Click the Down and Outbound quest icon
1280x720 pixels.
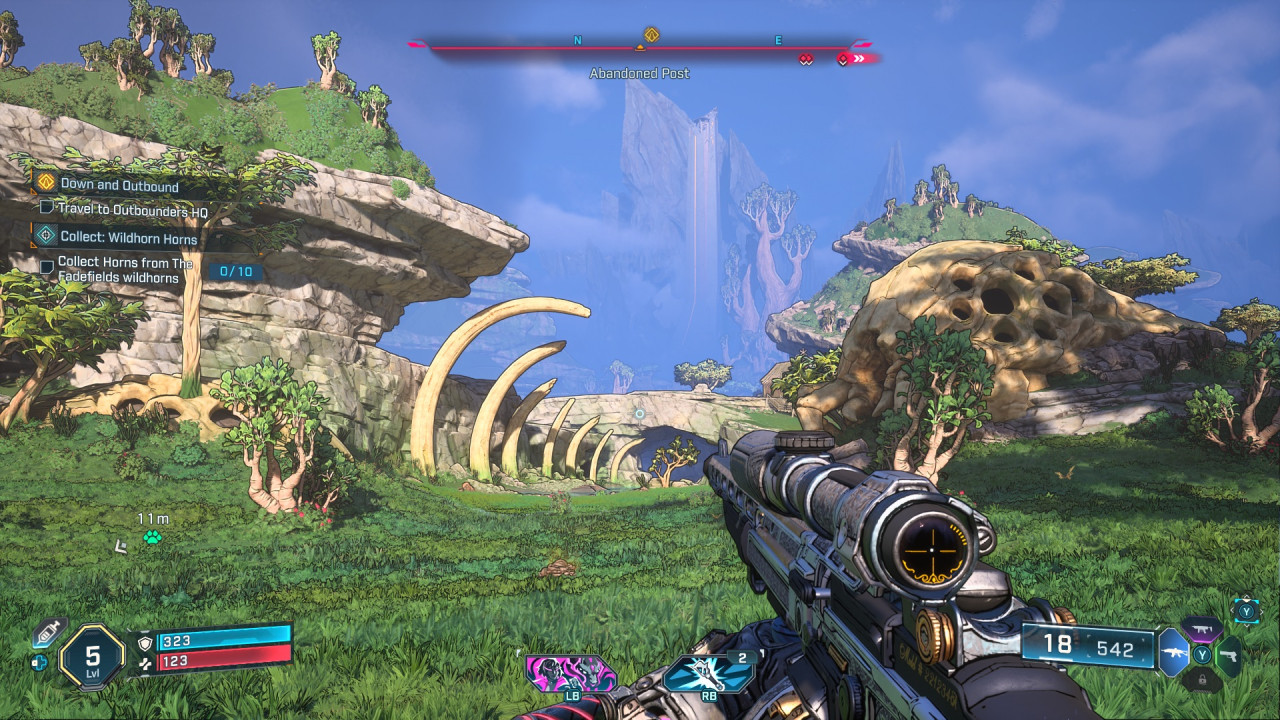tap(46, 182)
